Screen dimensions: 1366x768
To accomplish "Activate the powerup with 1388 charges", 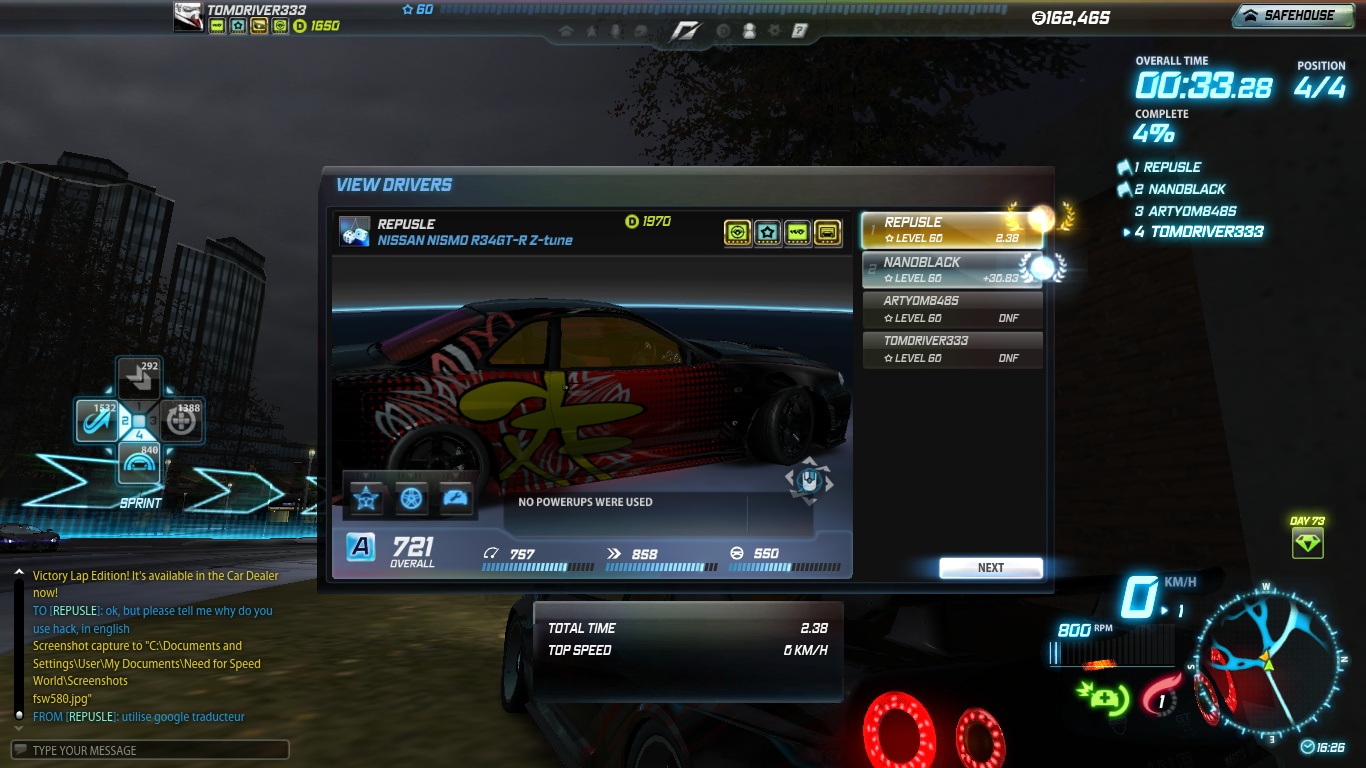I will (181, 421).
